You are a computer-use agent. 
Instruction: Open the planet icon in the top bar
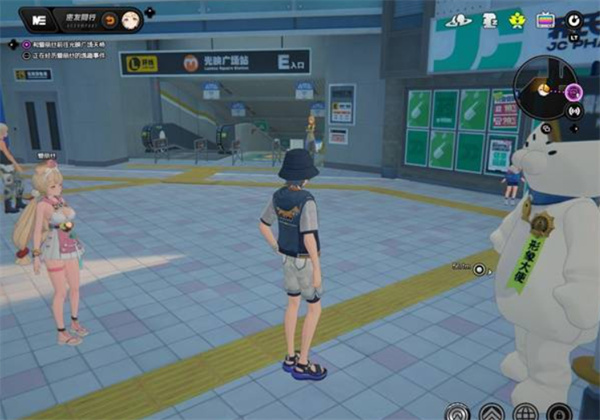point(460,20)
